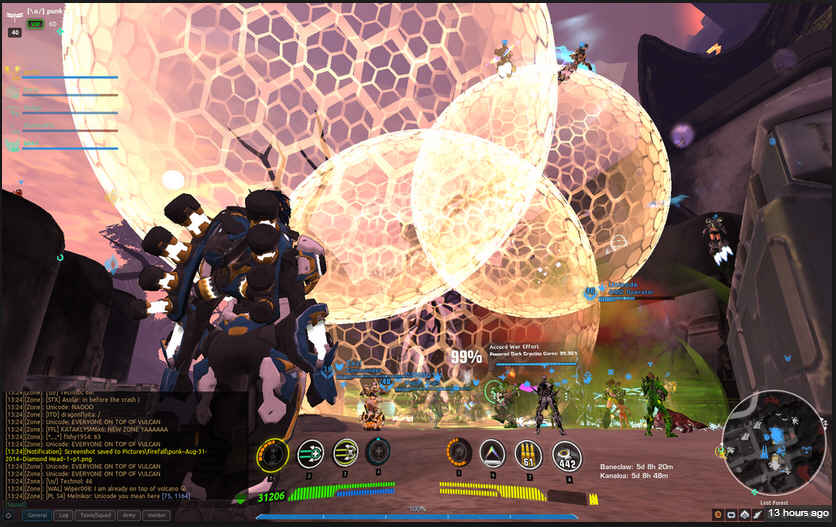Select the Team/Squad chat tab
The width and height of the screenshot is (836, 527).
(x=96, y=515)
